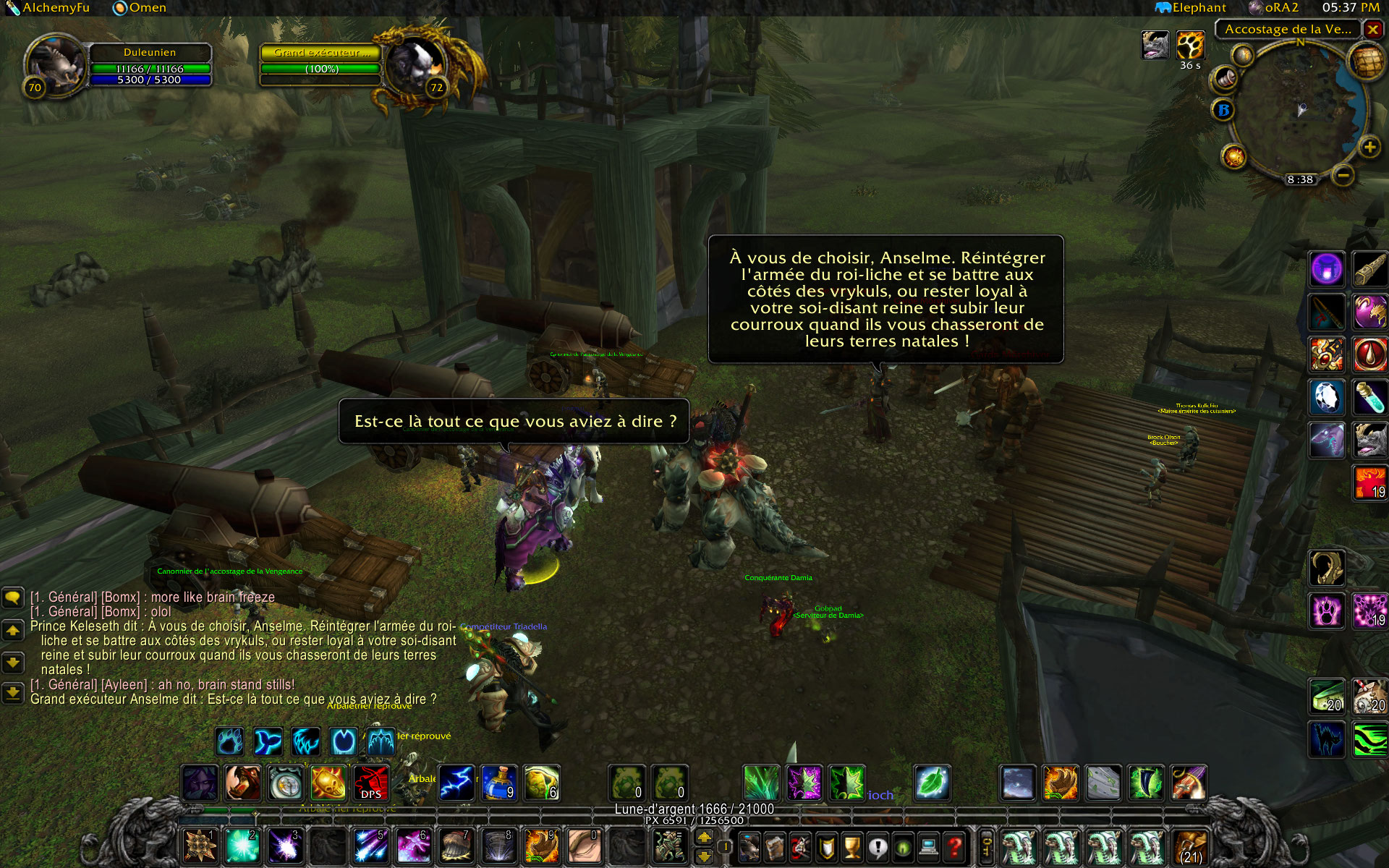Open the keyring key button
1389x868 pixels.
[986, 846]
